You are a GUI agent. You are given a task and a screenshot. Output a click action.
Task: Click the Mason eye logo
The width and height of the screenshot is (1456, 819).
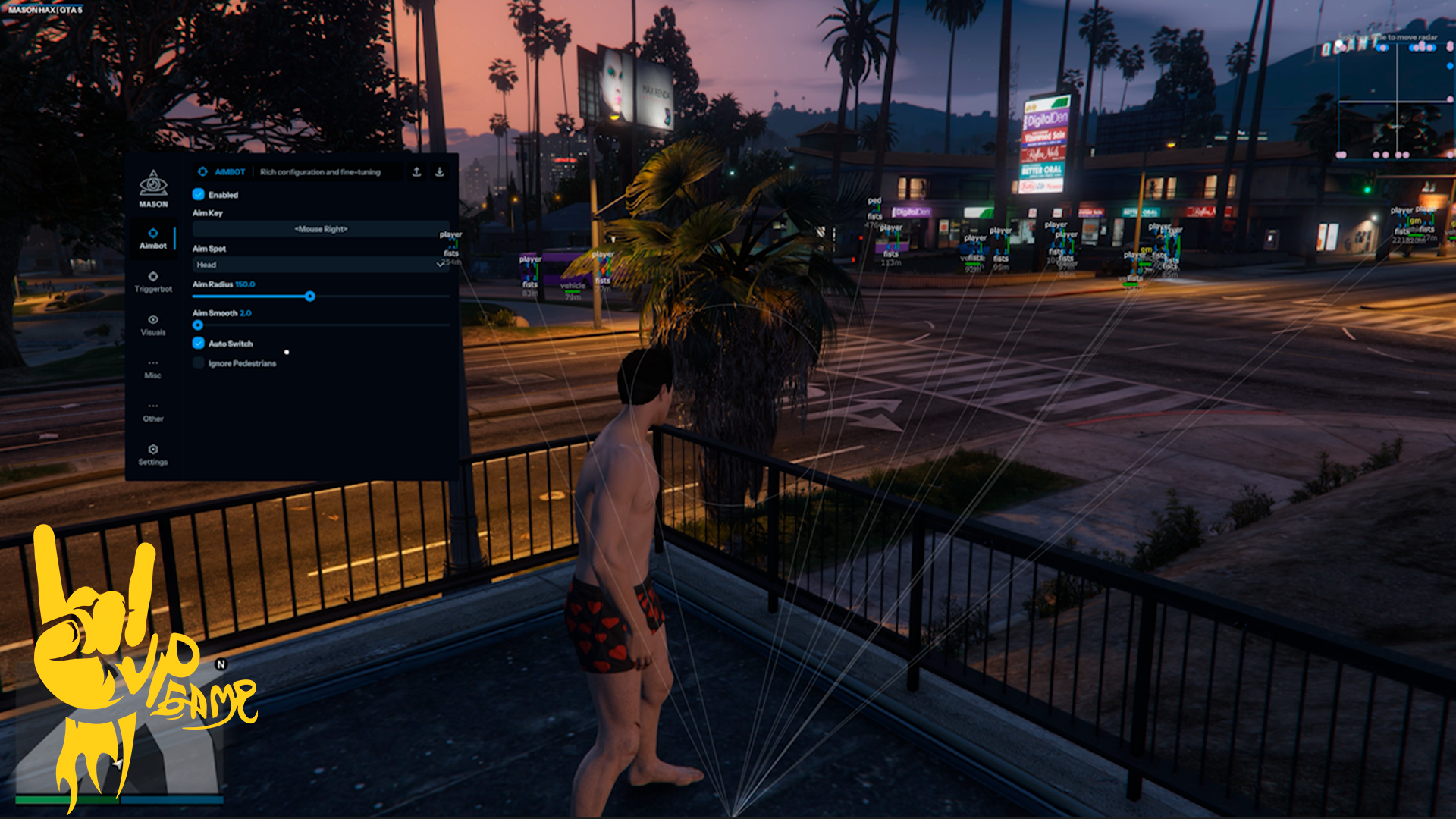coord(153,184)
